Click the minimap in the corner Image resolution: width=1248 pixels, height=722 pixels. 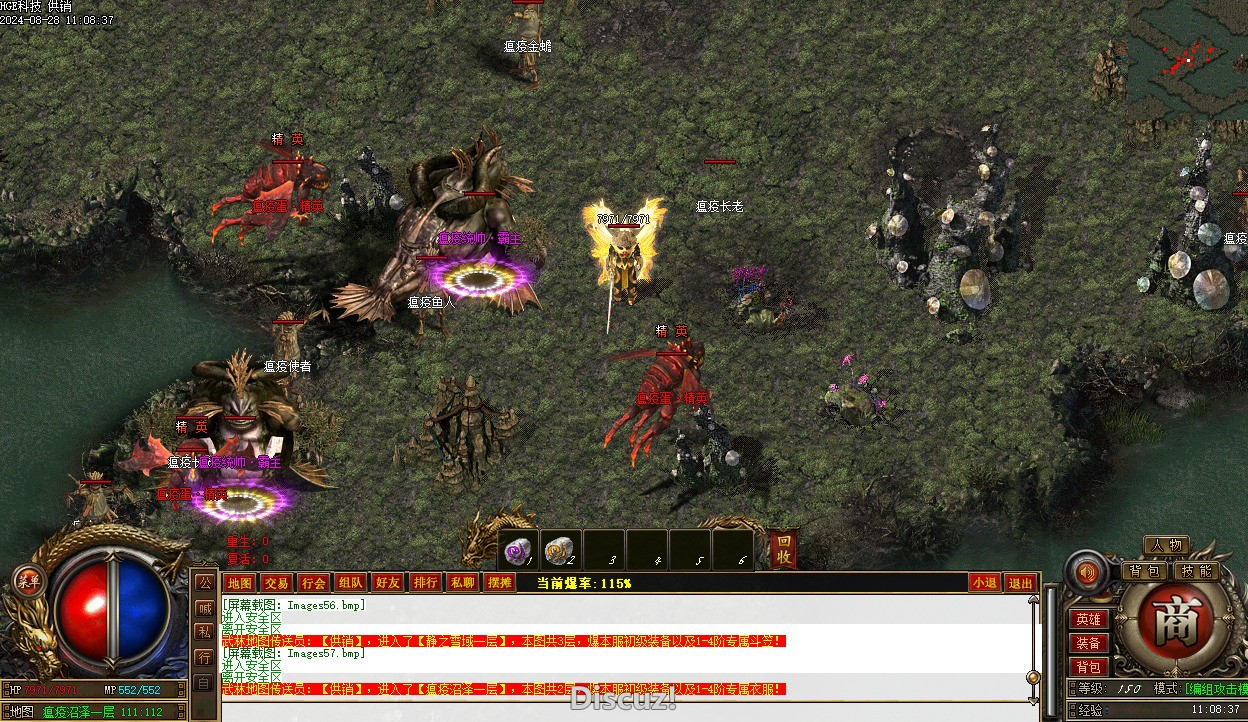click(1188, 58)
